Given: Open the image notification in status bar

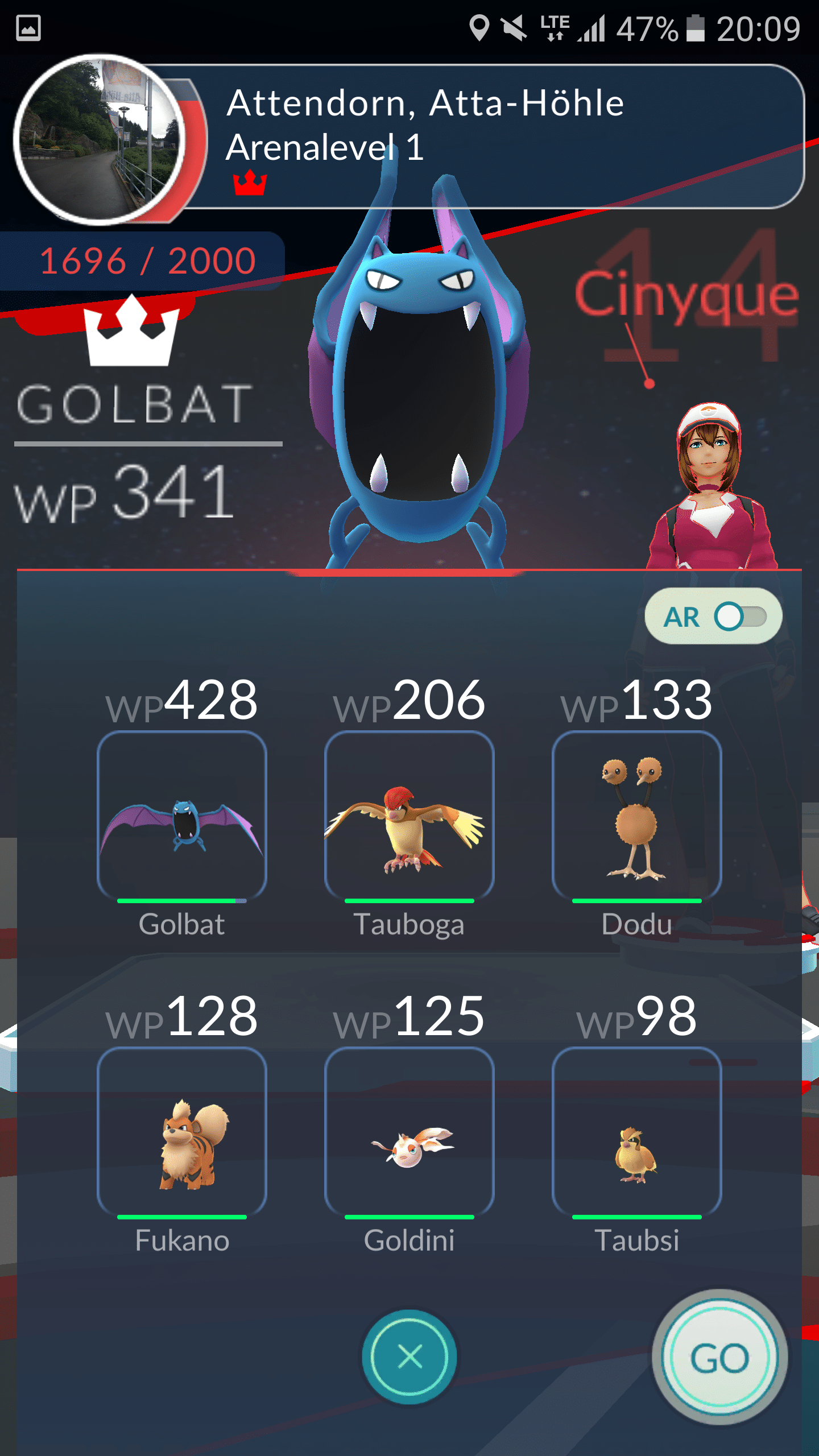Looking at the screenshot, I should point(28,28).
